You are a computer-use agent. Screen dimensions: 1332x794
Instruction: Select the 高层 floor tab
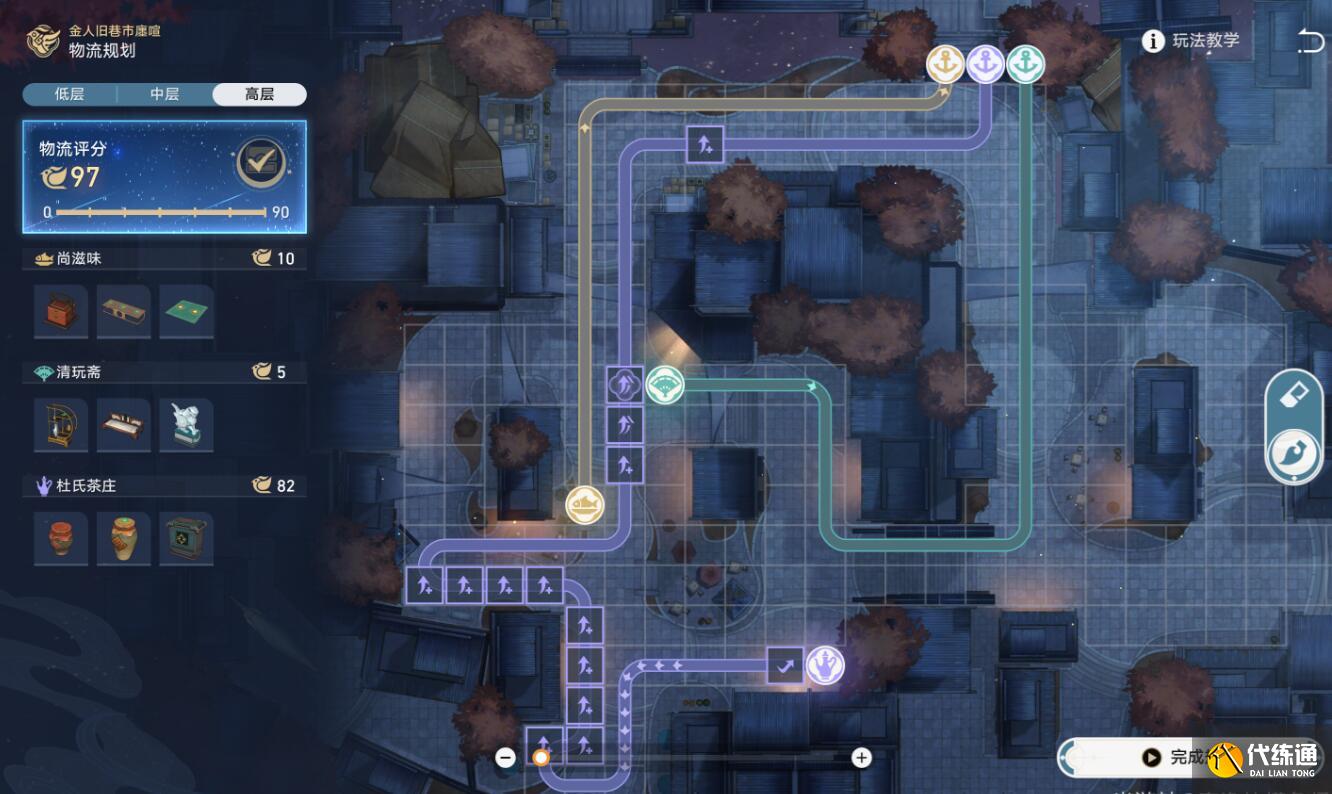click(x=259, y=94)
